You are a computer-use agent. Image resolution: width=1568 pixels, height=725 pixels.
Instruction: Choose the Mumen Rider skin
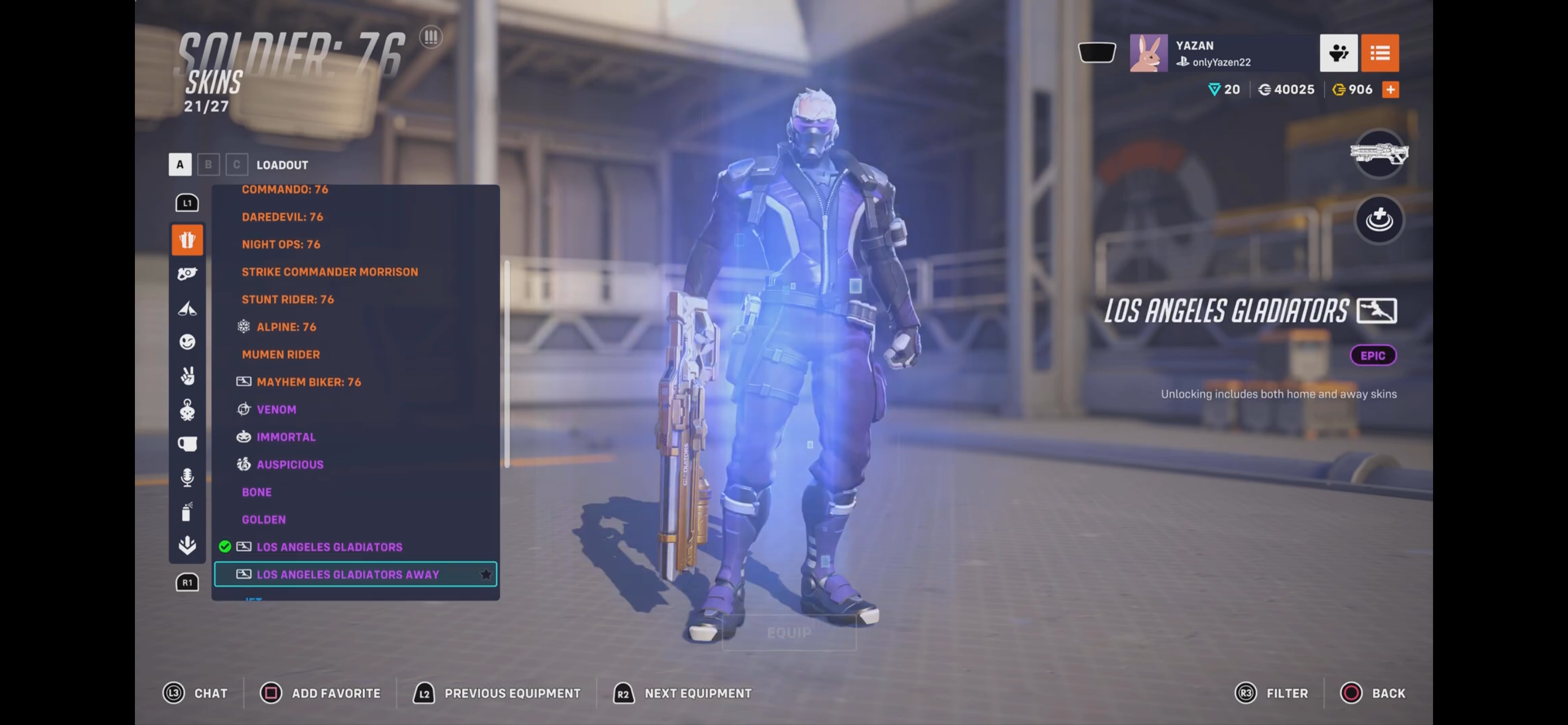(281, 354)
